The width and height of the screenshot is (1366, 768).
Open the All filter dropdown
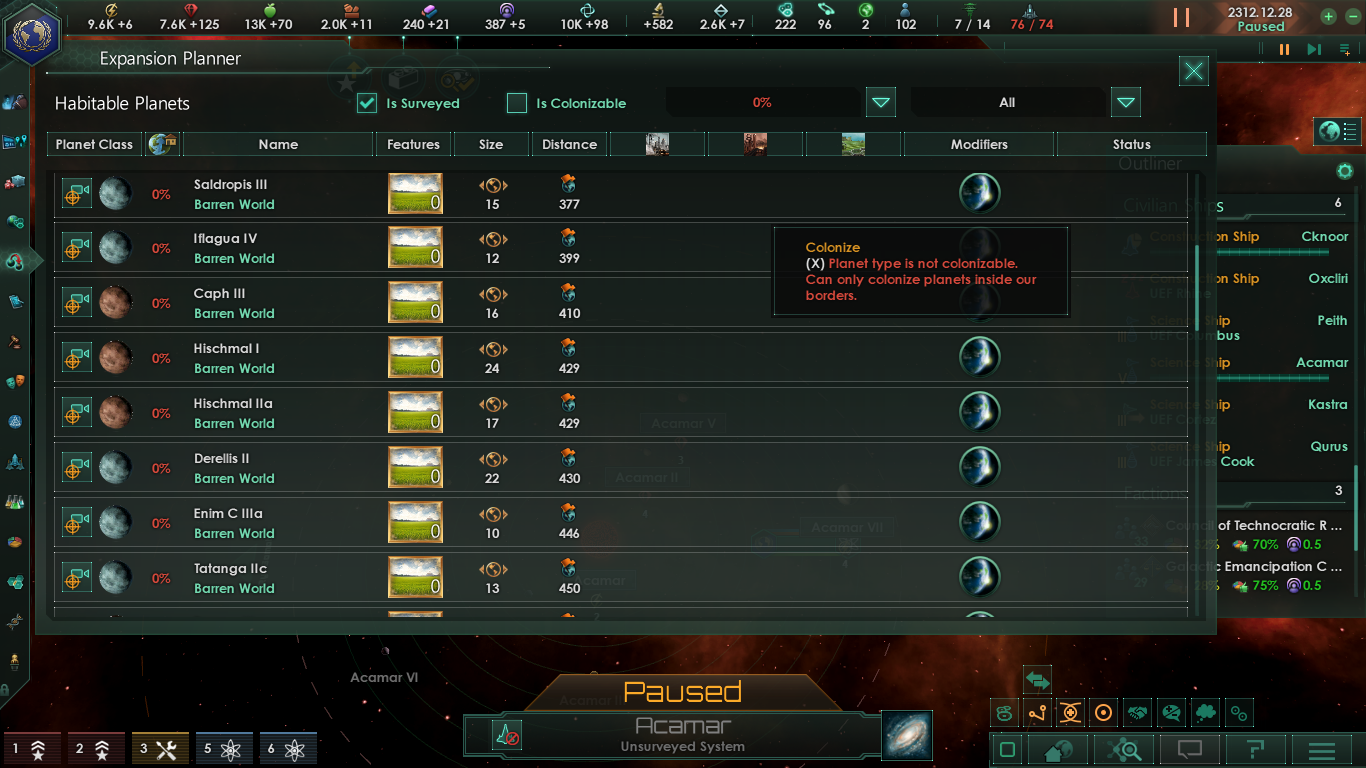(x=1126, y=102)
